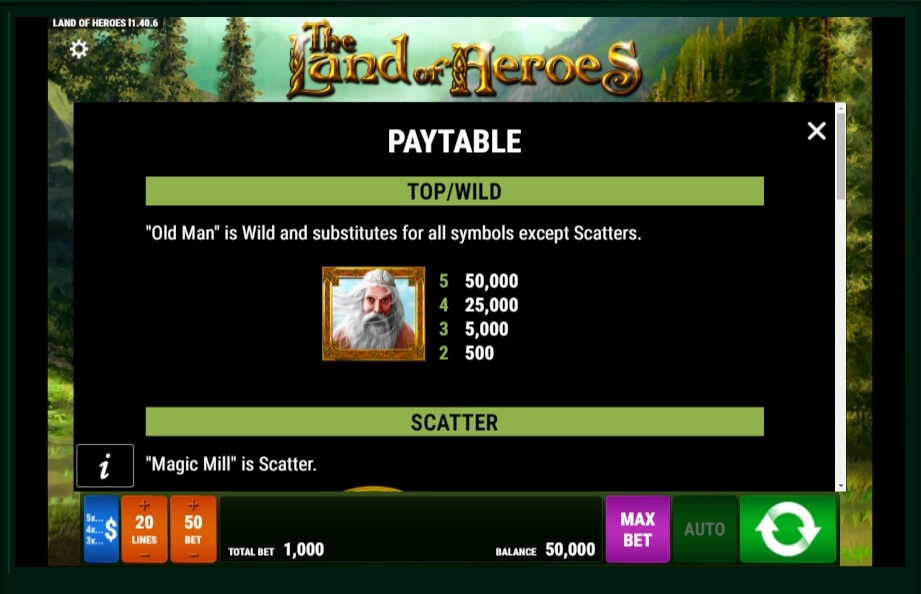Image resolution: width=921 pixels, height=594 pixels.
Task: Toggle the Auto spin button
Action: [704, 529]
